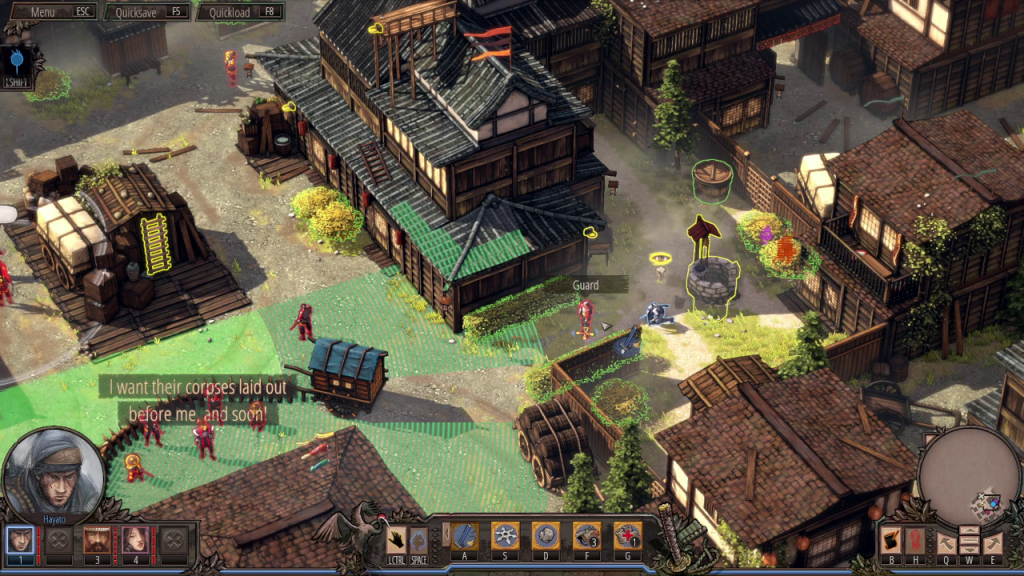The height and width of the screenshot is (576, 1024).
Task: Toggle the crouch stance icon
Action: pyautogui.click(x=419, y=539)
